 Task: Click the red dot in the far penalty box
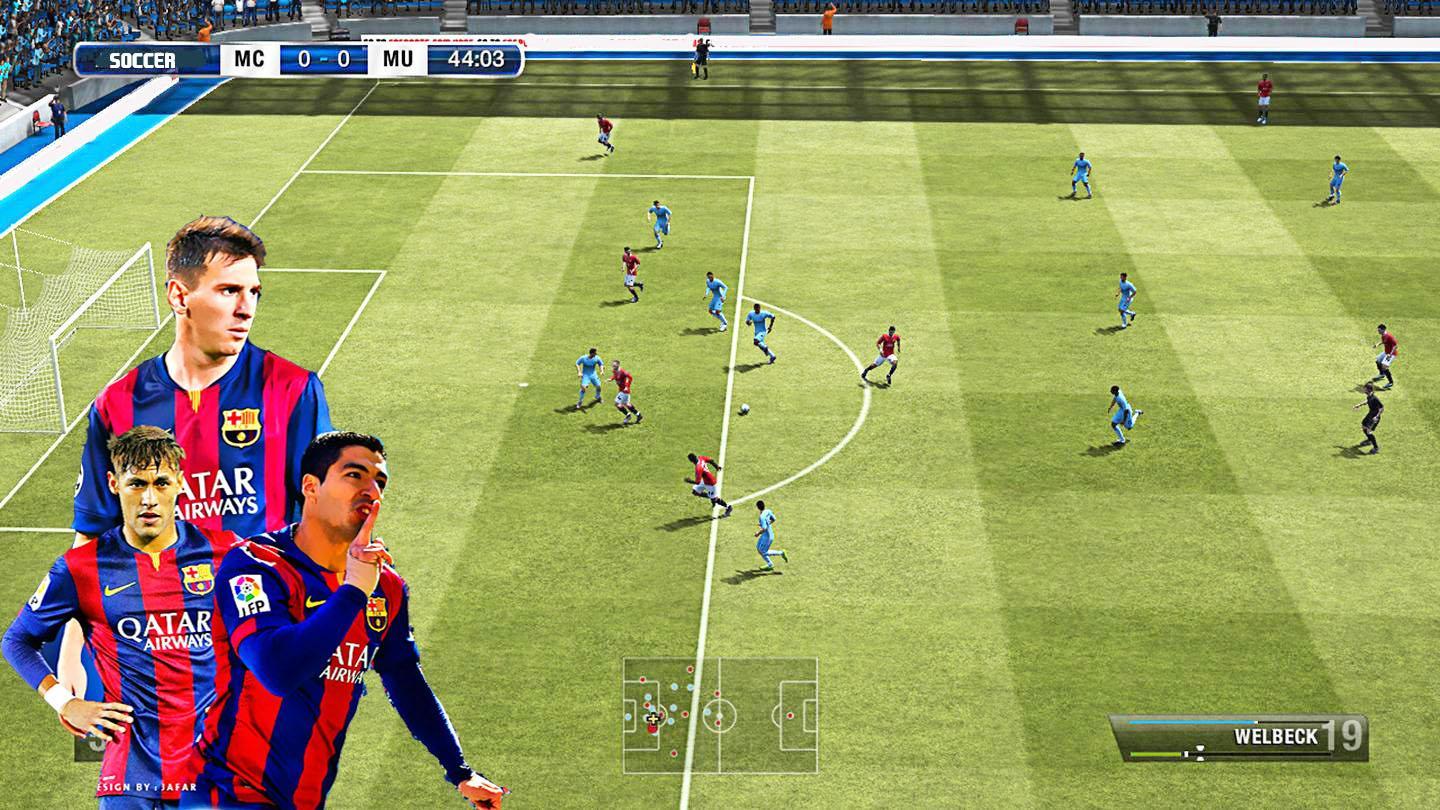[x=790, y=714]
